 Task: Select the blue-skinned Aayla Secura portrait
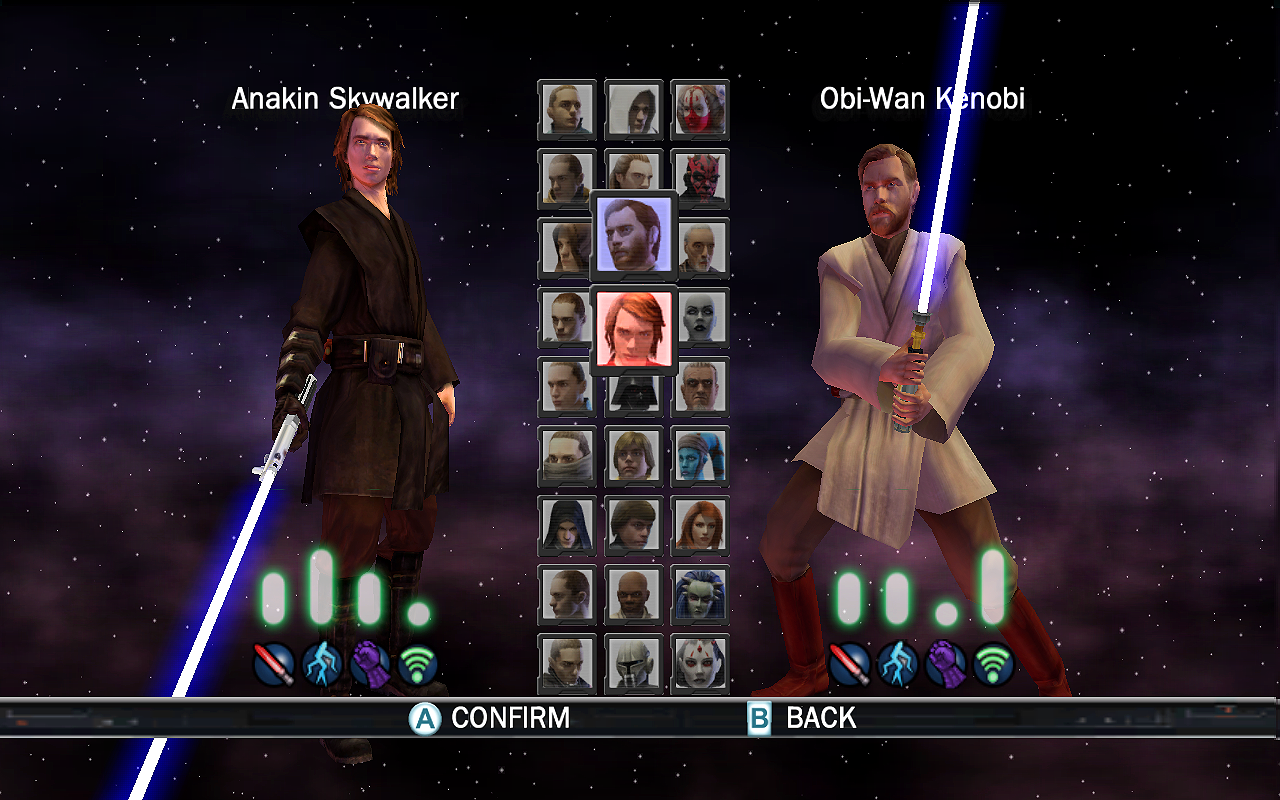700,456
